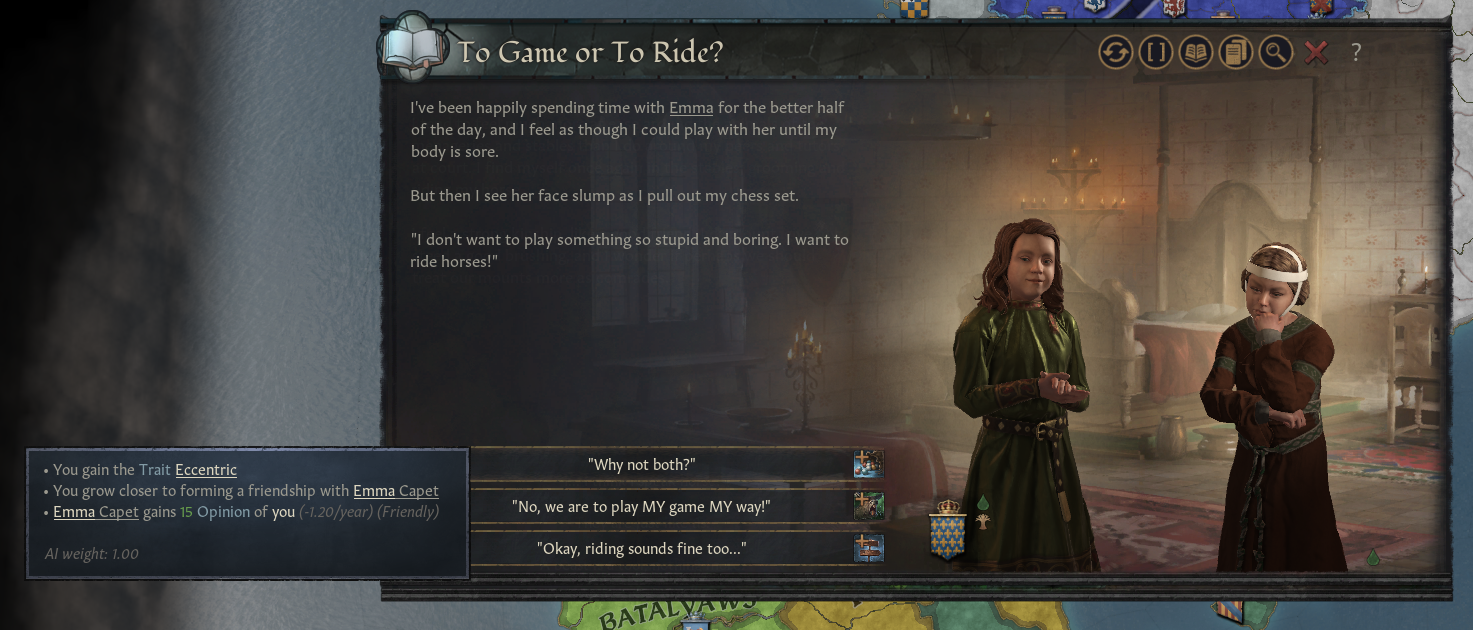1473x630 pixels.
Task: Open the Emma Capet link in the friendship line
Action: point(395,491)
